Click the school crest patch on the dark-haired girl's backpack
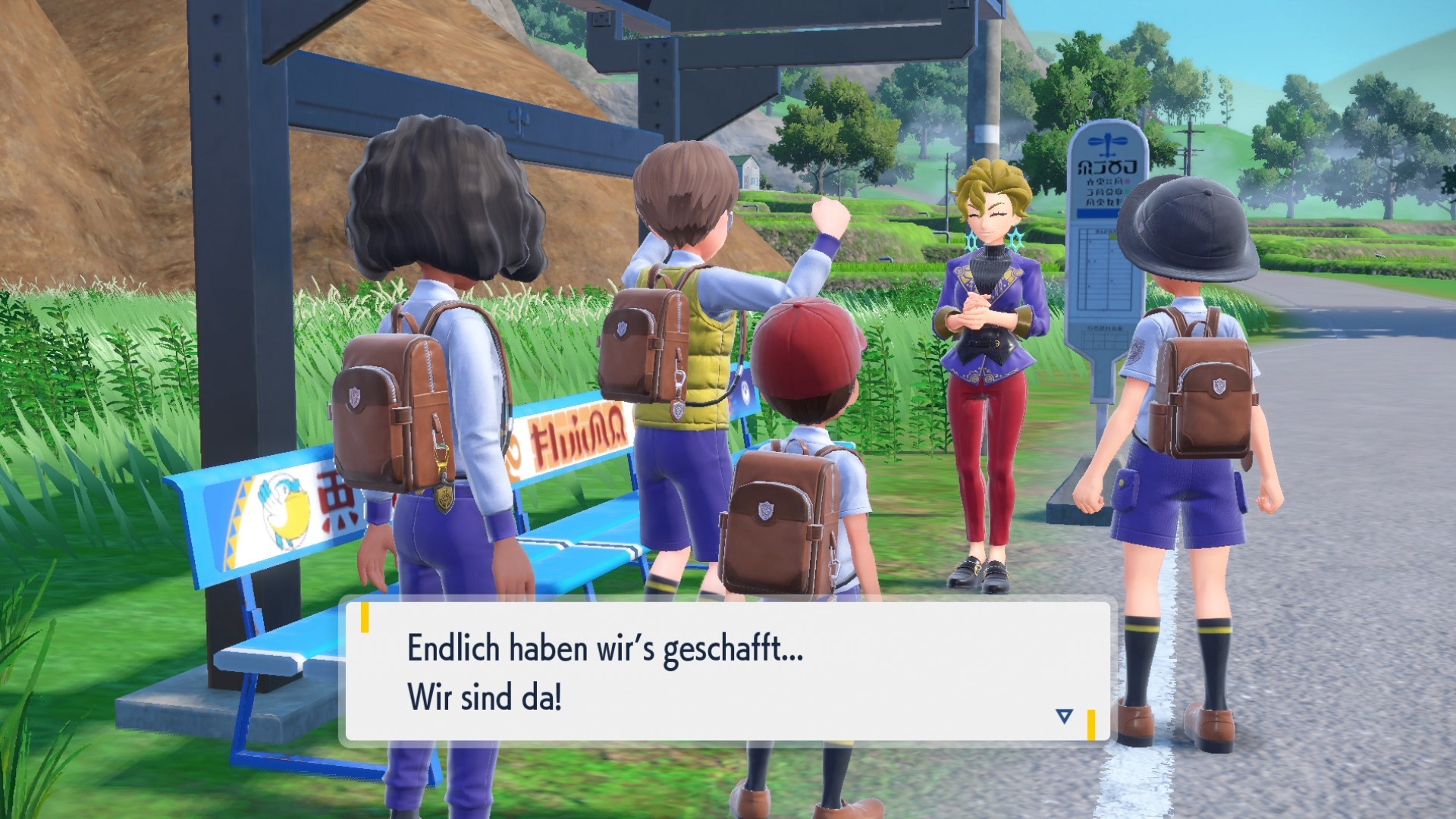 point(354,396)
